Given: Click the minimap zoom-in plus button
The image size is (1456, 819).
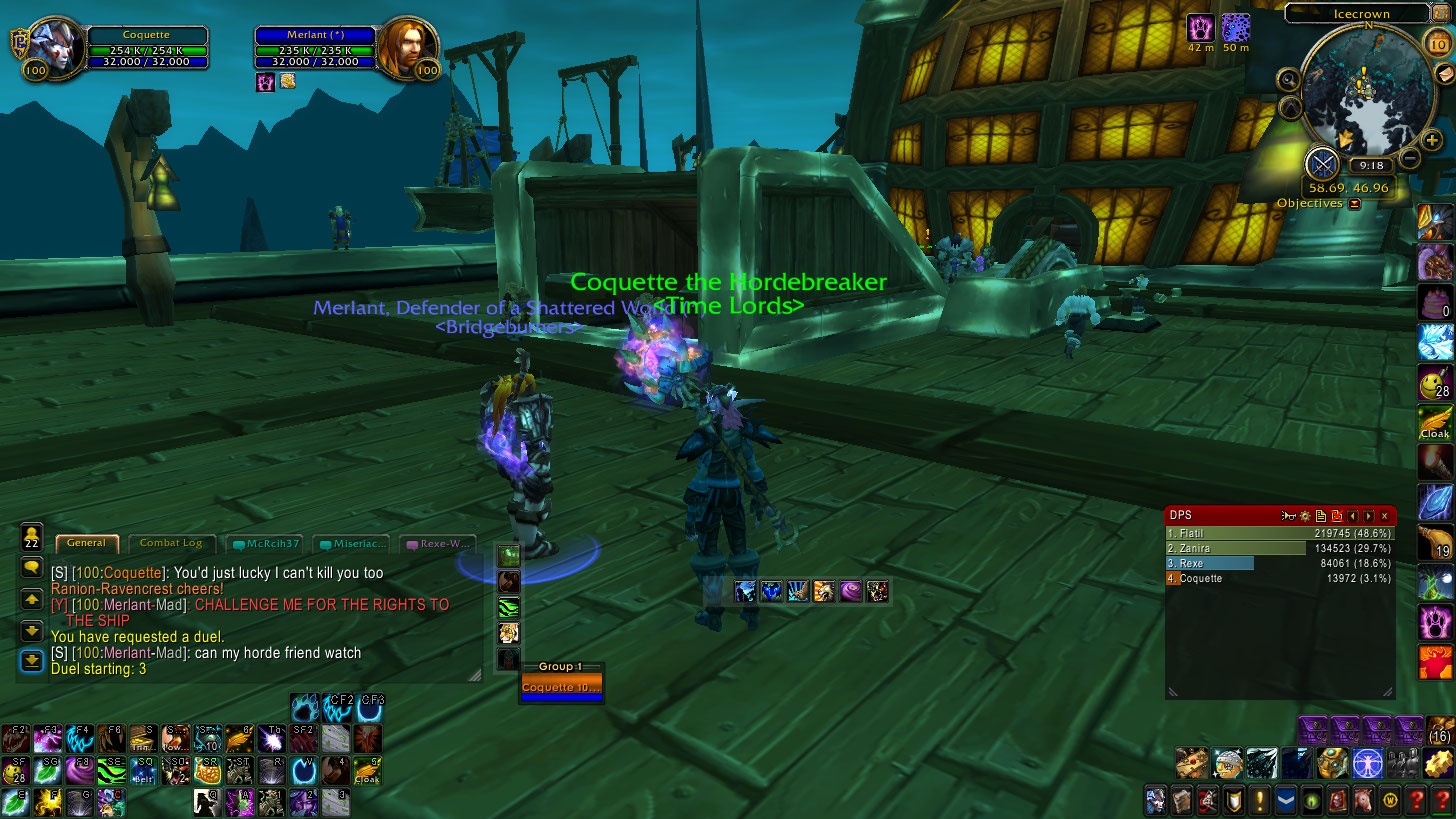Looking at the screenshot, I should tap(1432, 141).
